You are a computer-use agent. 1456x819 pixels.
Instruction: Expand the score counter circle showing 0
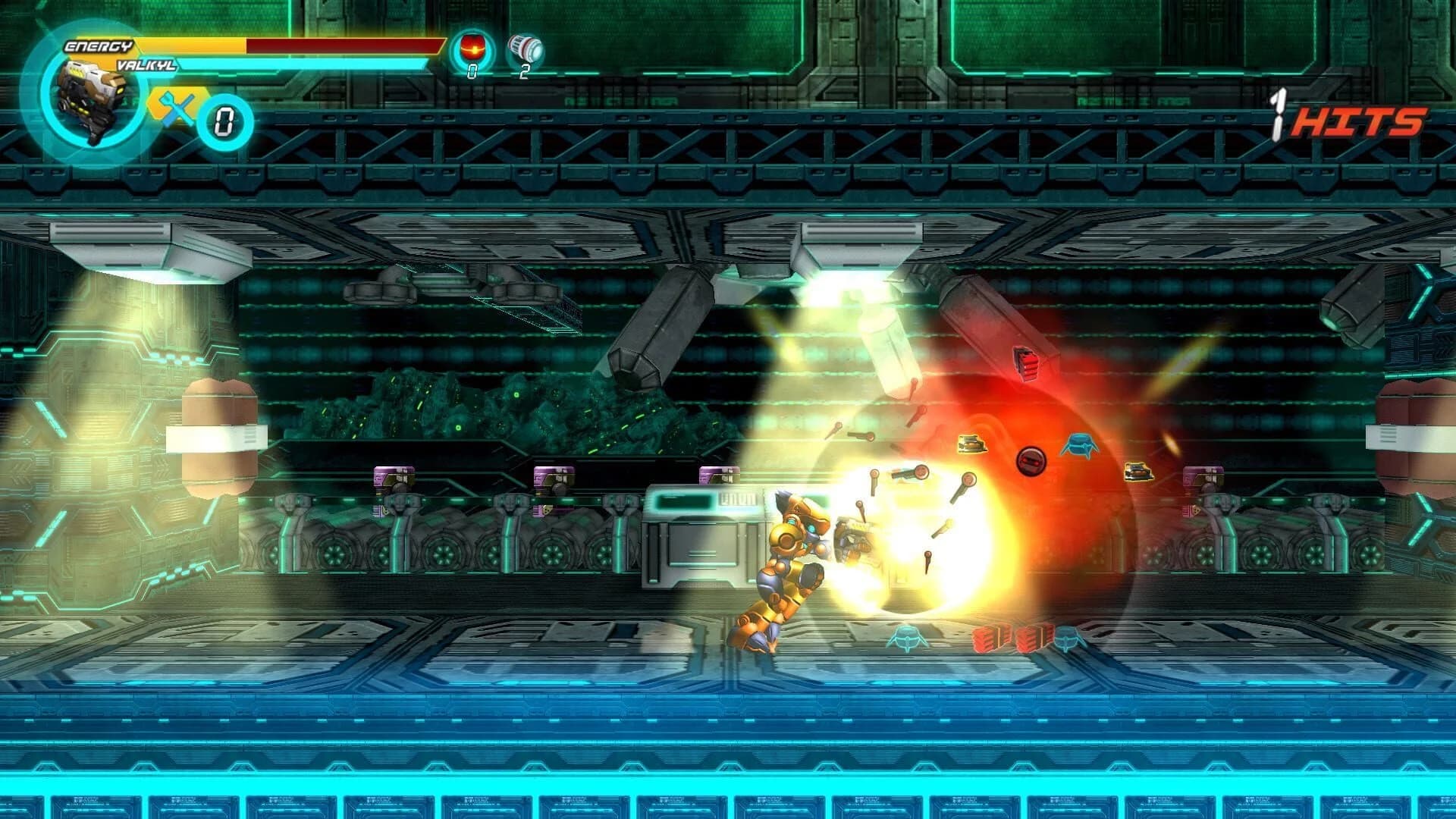(x=224, y=118)
